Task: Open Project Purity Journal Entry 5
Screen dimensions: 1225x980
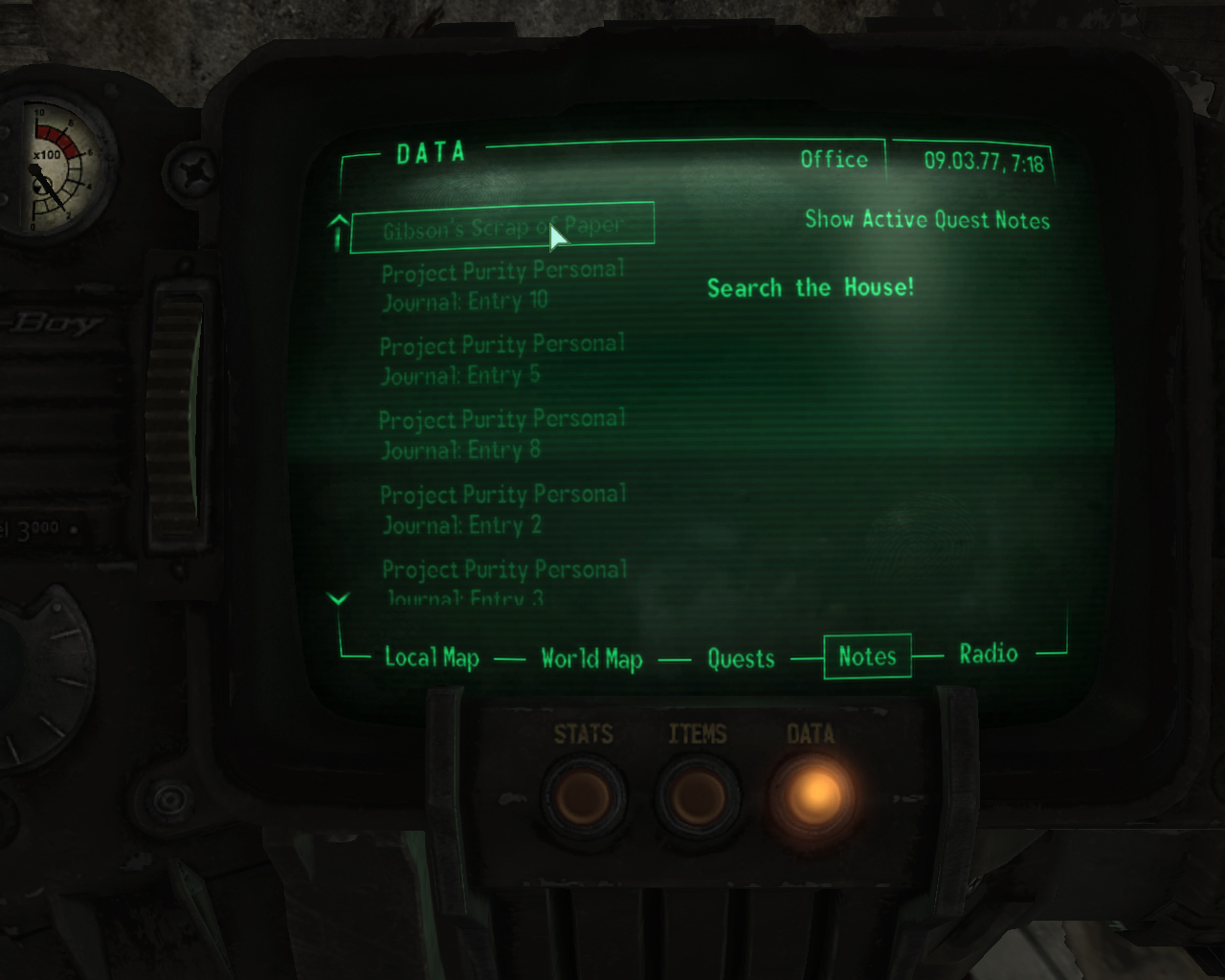Action: pyautogui.click(x=502, y=360)
